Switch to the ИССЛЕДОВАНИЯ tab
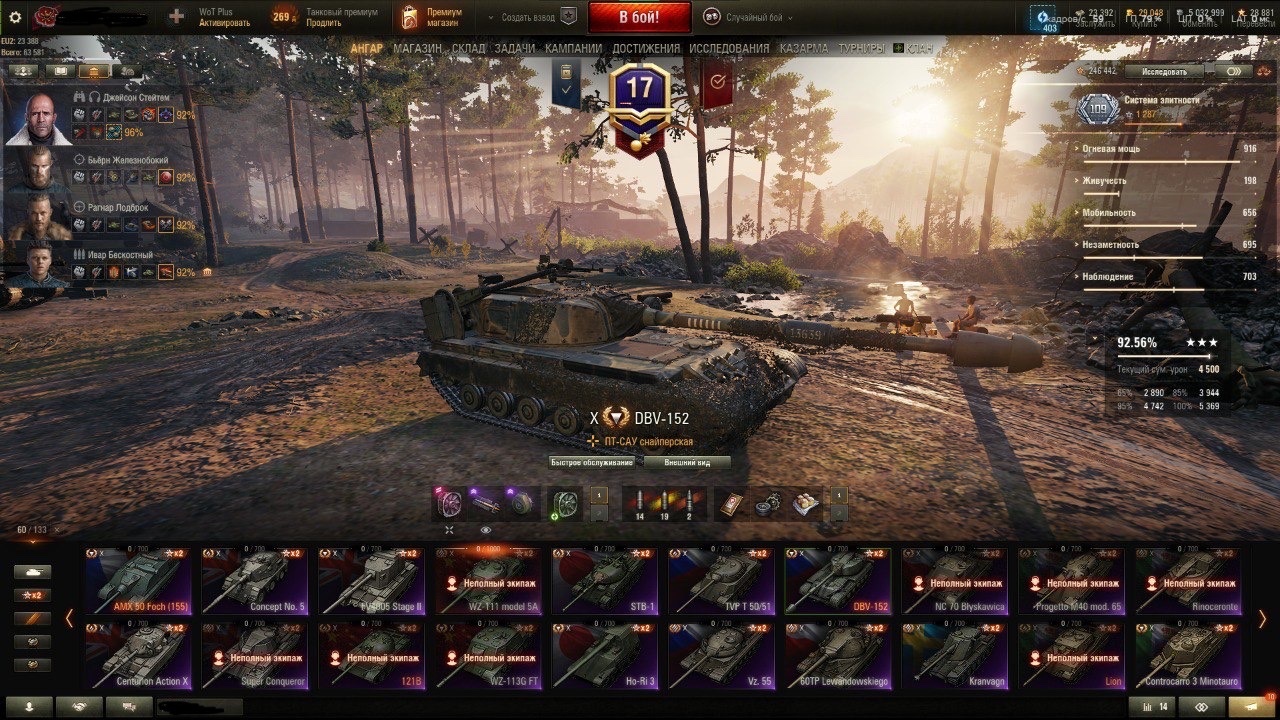This screenshot has width=1280, height=720. point(729,48)
